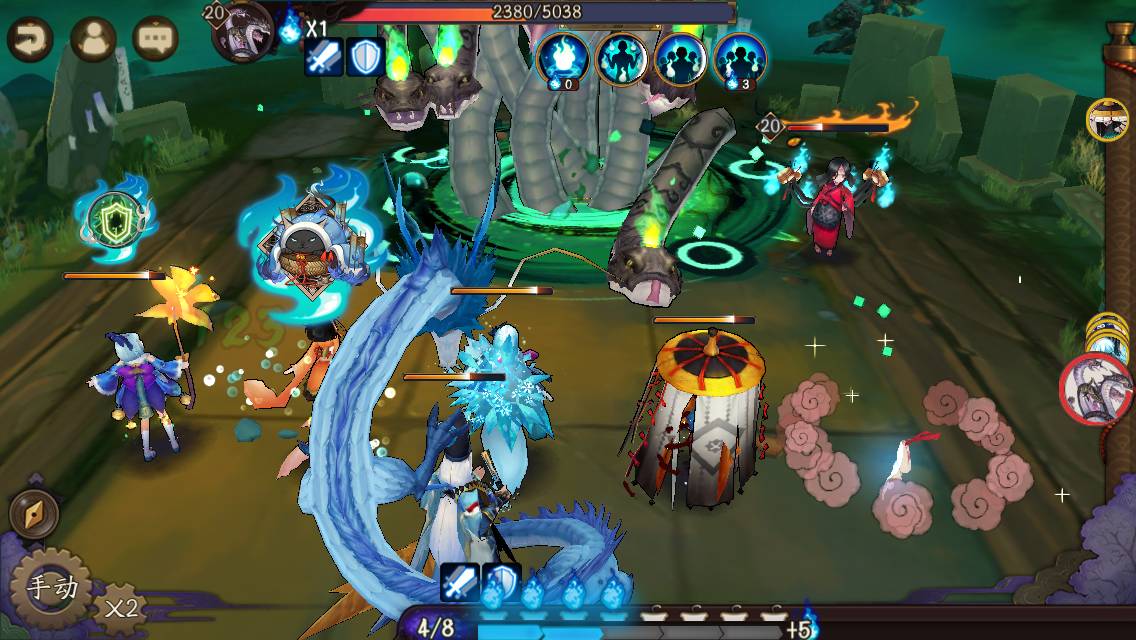Open the chat speech-bubble button
The image size is (1136, 640).
coord(155,40)
